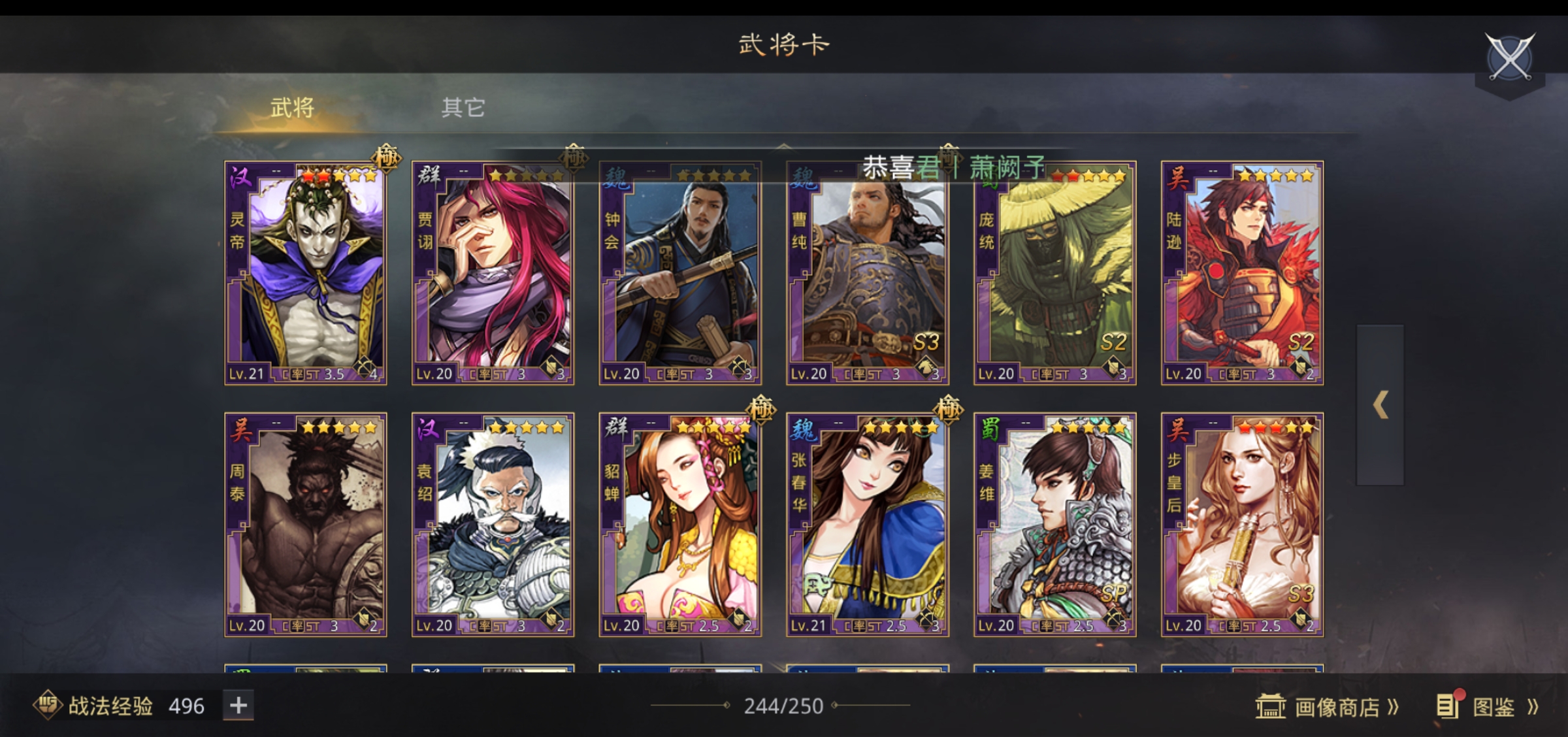Screen dimensions: 1568x737
Task: Close the 武将卡 screen
Action: click(x=1510, y=57)
